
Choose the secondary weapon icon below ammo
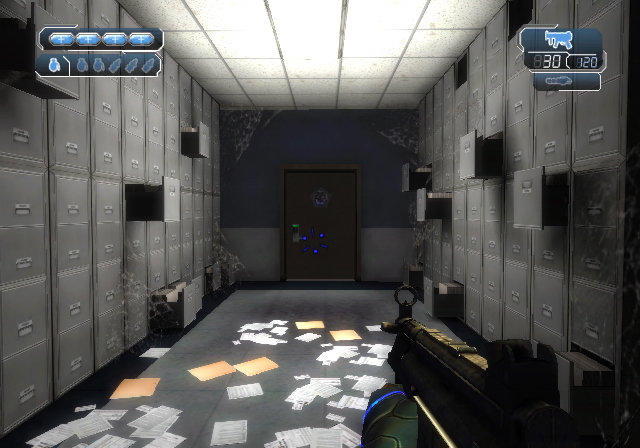(560, 81)
